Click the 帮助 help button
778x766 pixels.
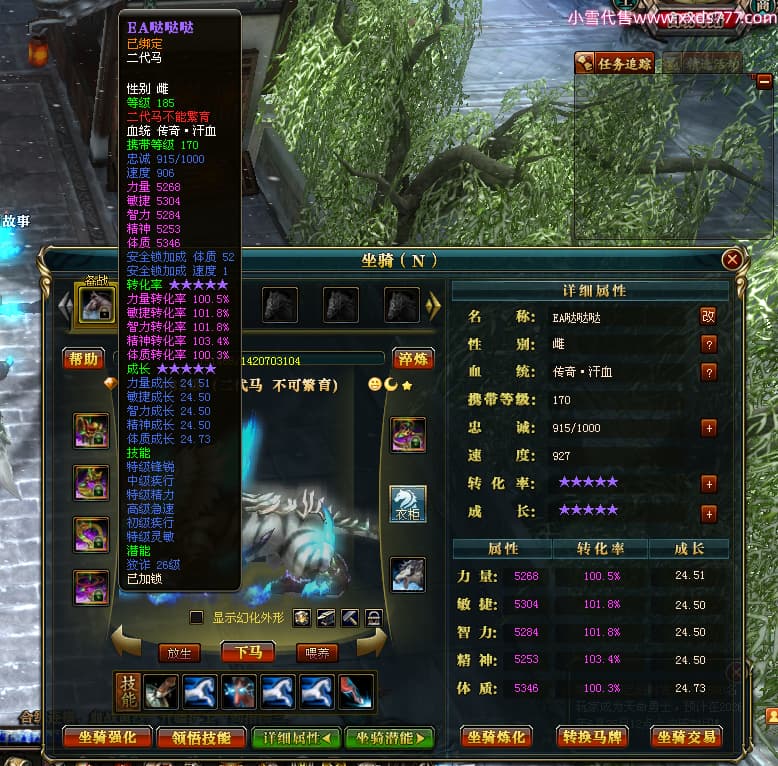pyautogui.click(x=84, y=359)
